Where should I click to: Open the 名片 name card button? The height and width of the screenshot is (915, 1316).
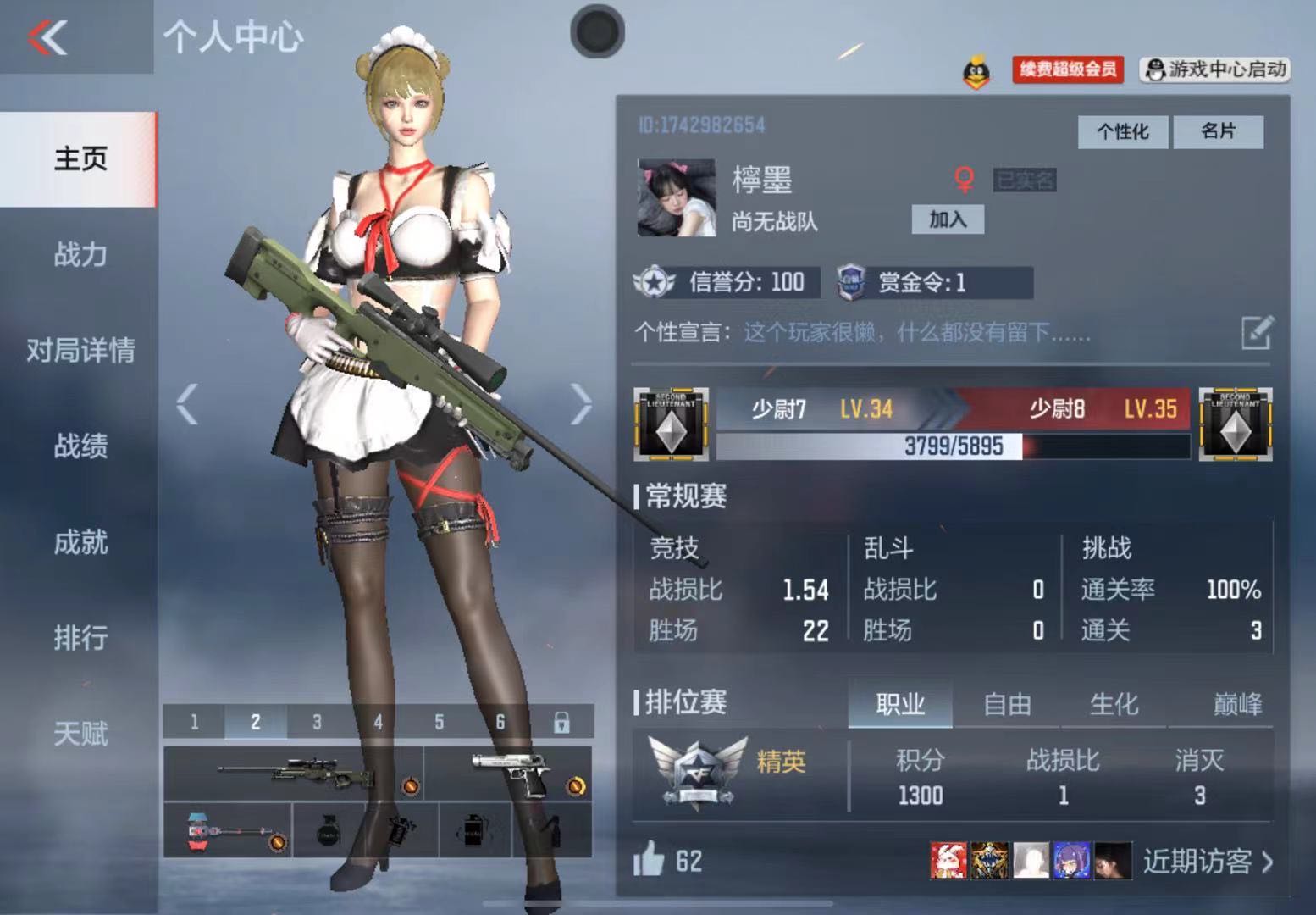1218,131
